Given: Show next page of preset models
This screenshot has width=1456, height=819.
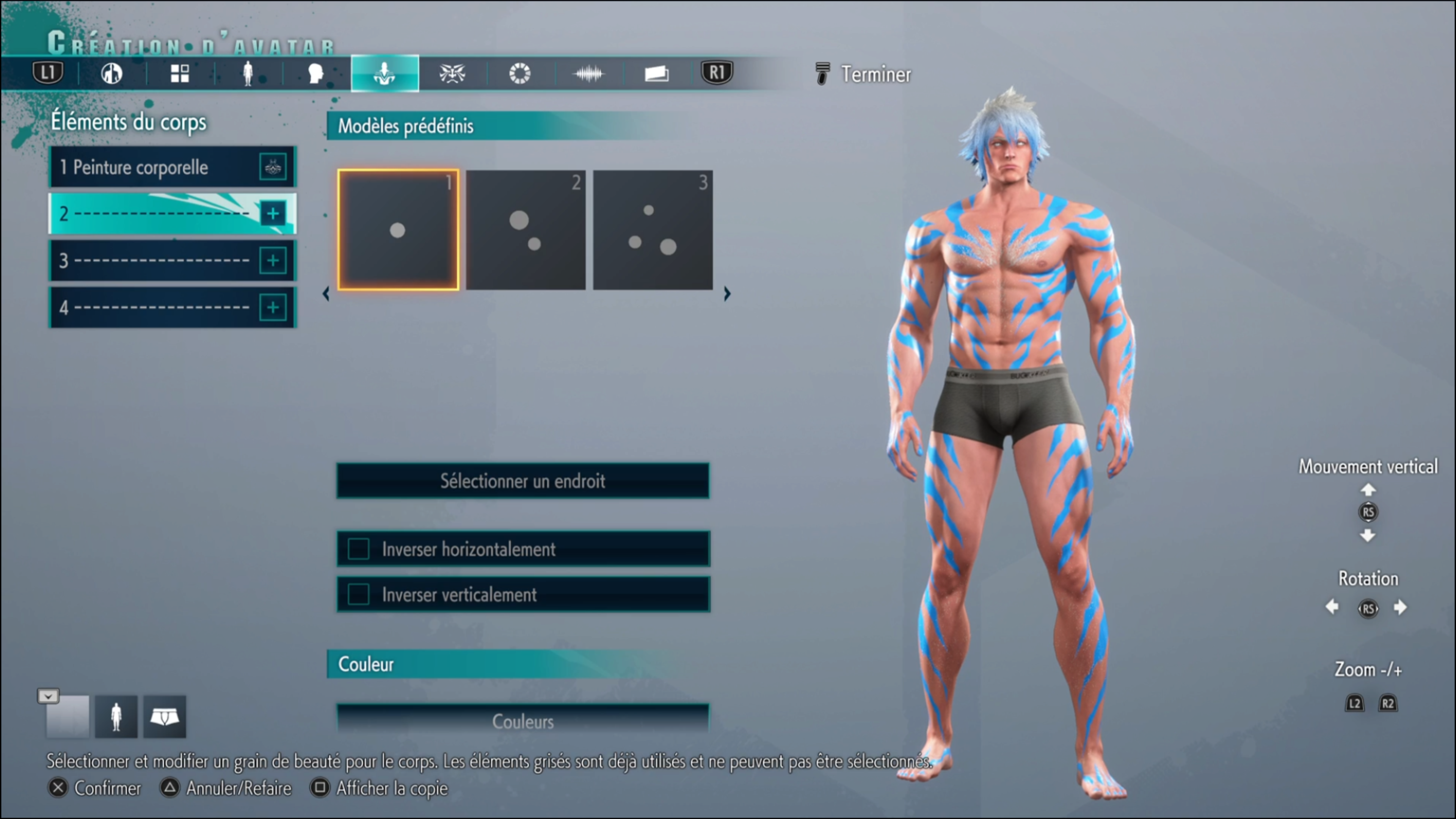Looking at the screenshot, I should click(x=728, y=294).
